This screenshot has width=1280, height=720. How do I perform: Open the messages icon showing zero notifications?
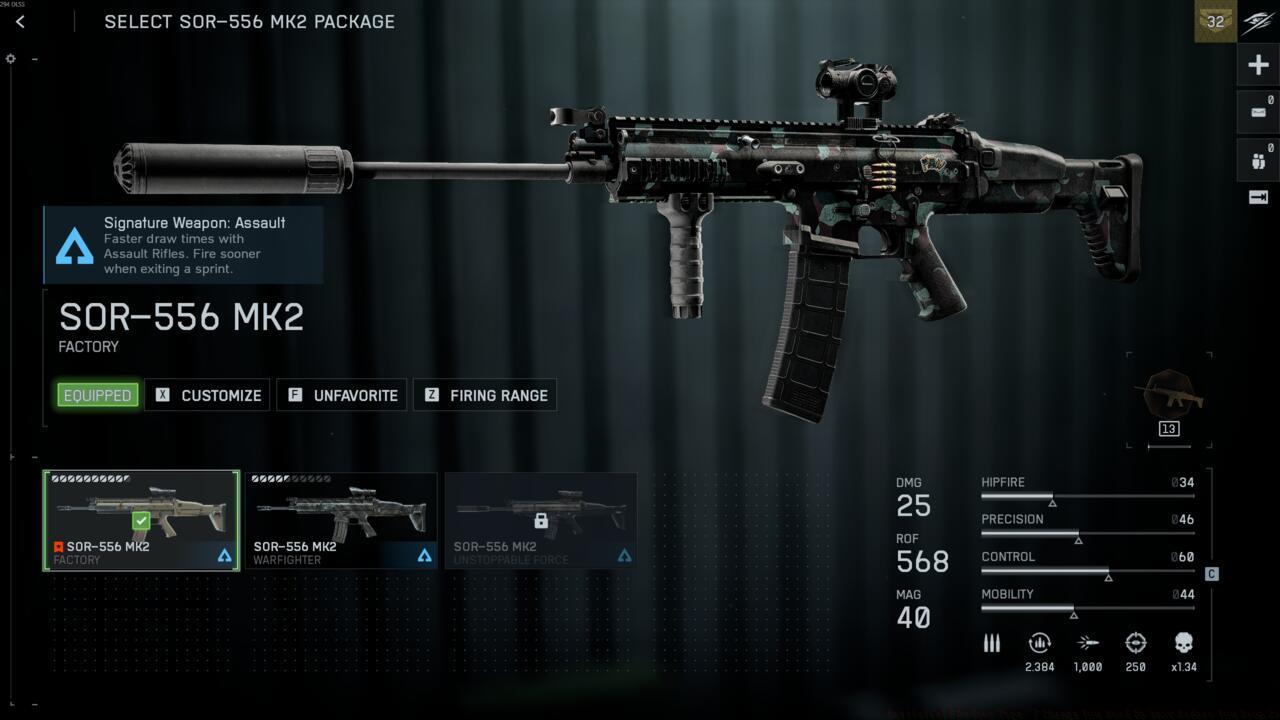[1257, 111]
